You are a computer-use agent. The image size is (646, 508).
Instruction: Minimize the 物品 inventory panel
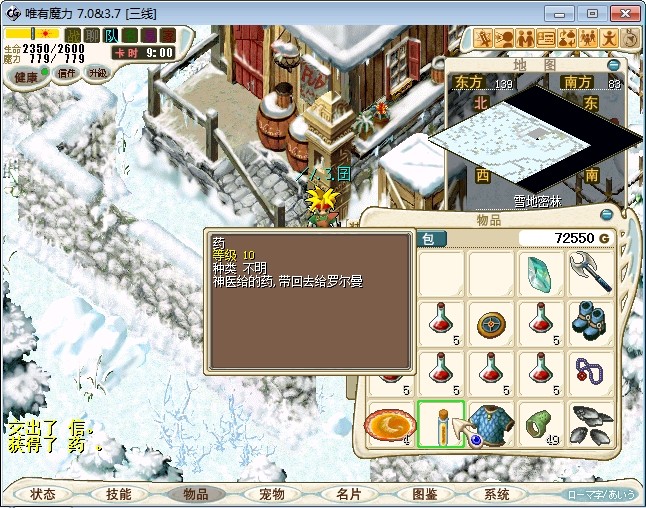pyautogui.click(x=606, y=214)
